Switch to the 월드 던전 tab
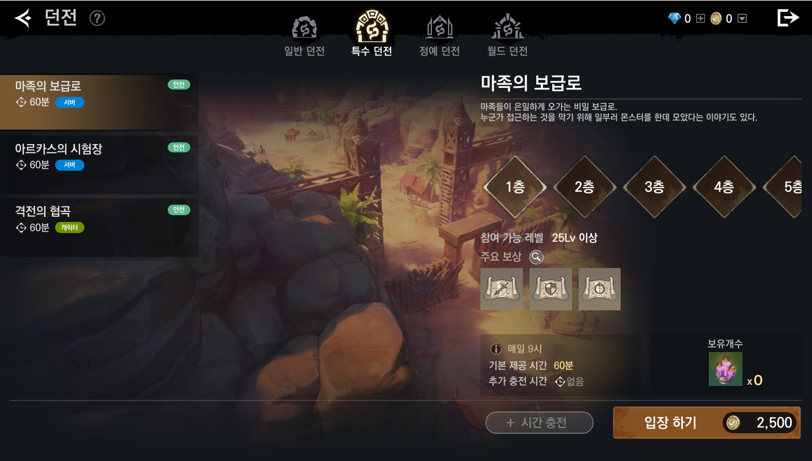 click(507, 36)
